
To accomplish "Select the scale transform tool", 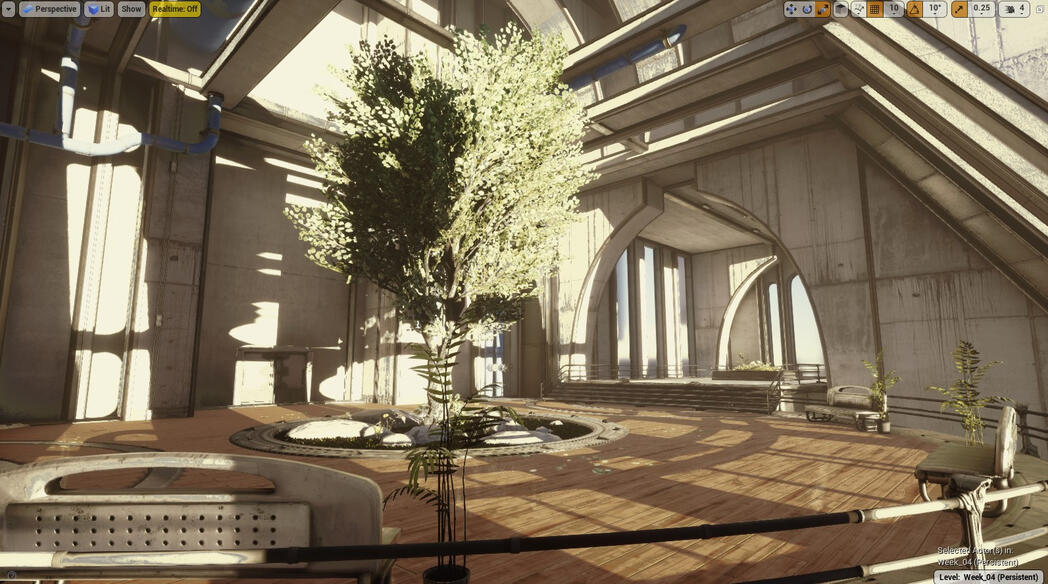I will click(x=823, y=9).
